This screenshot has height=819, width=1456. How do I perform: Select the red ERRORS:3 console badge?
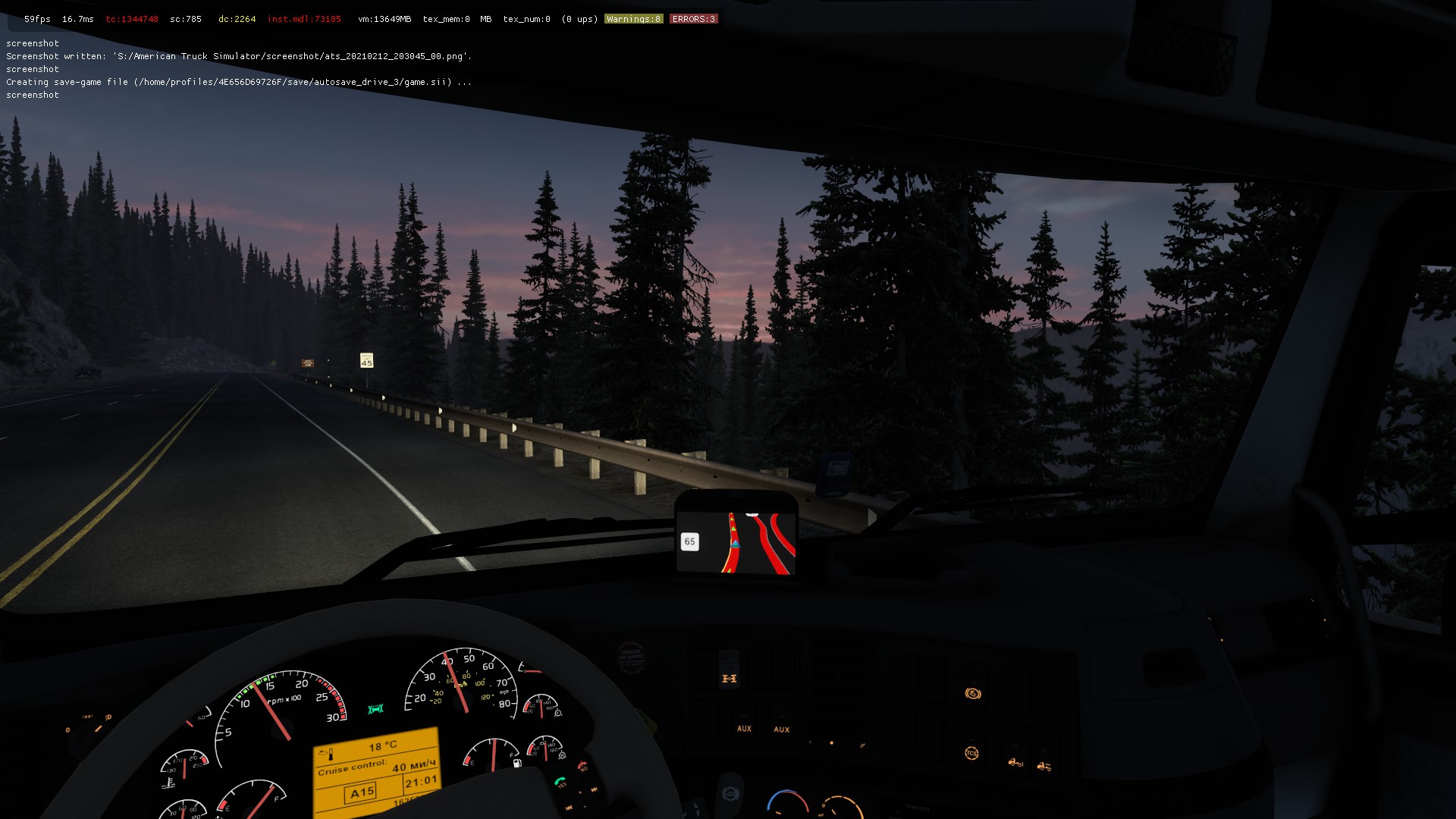coord(693,19)
